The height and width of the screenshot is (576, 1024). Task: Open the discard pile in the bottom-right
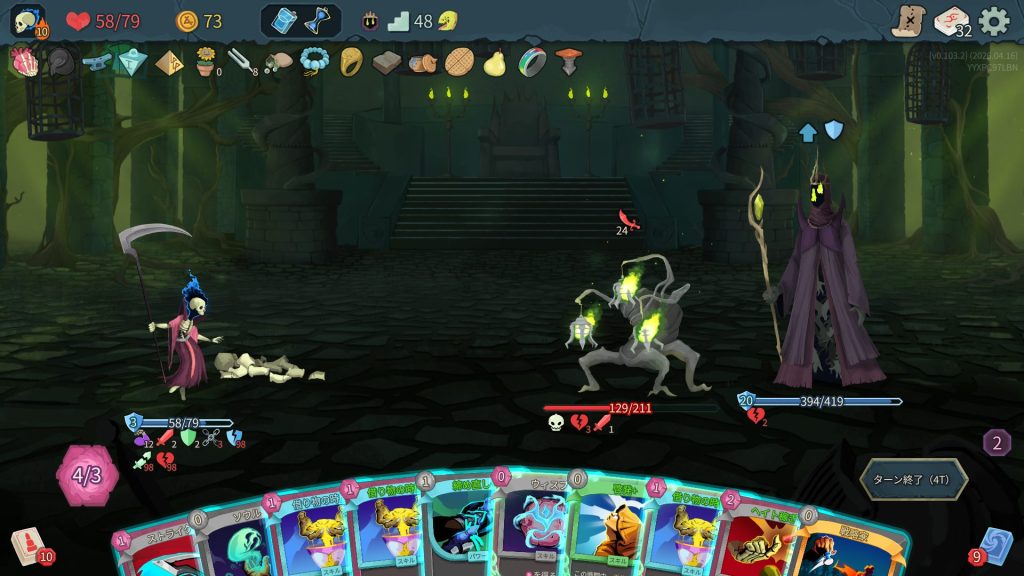(x=994, y=546)
